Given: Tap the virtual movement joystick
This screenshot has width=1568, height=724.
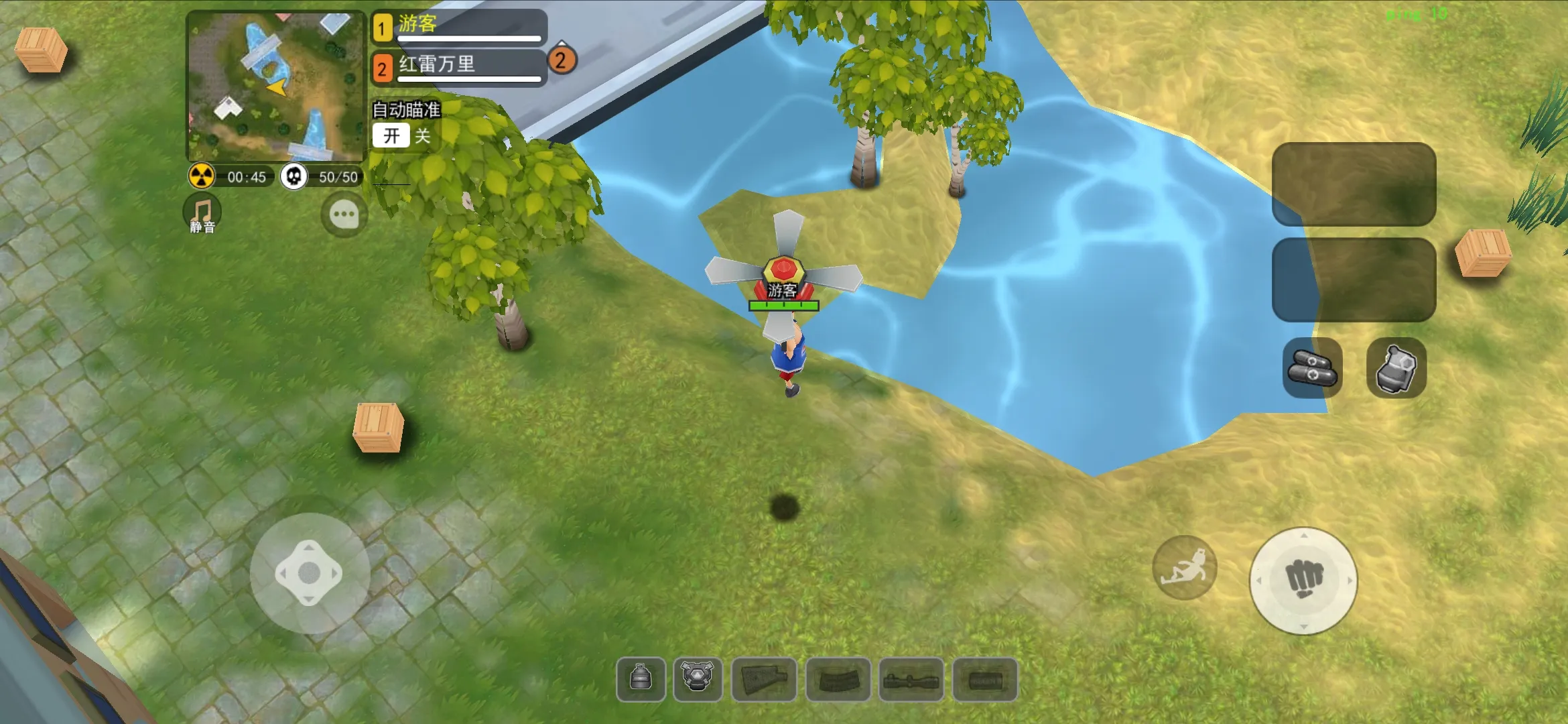Looking at the screenshot, I should coord(309,573).
